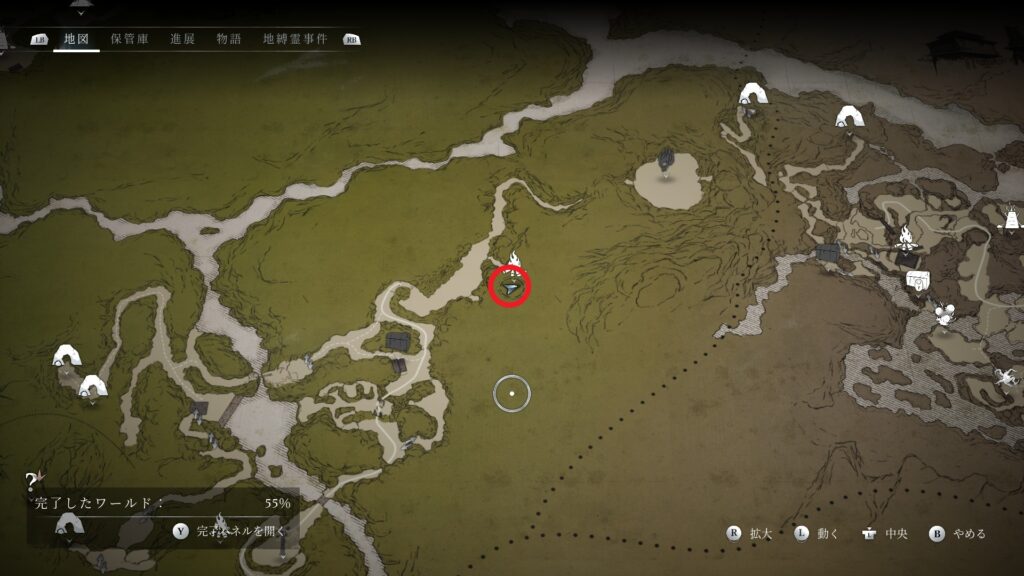Select the 進展 tab
The image size is (1024, 576).
pos(182,39)
